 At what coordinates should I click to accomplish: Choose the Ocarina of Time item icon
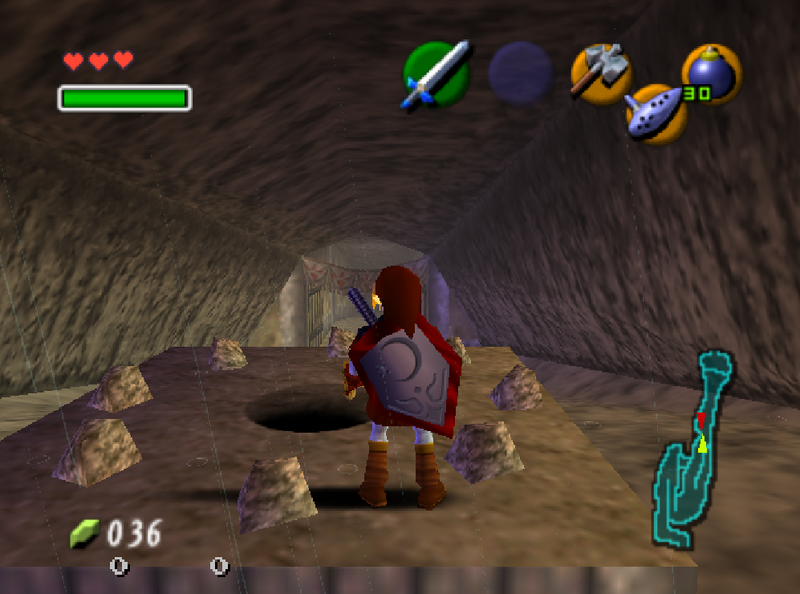coord(656,112)
